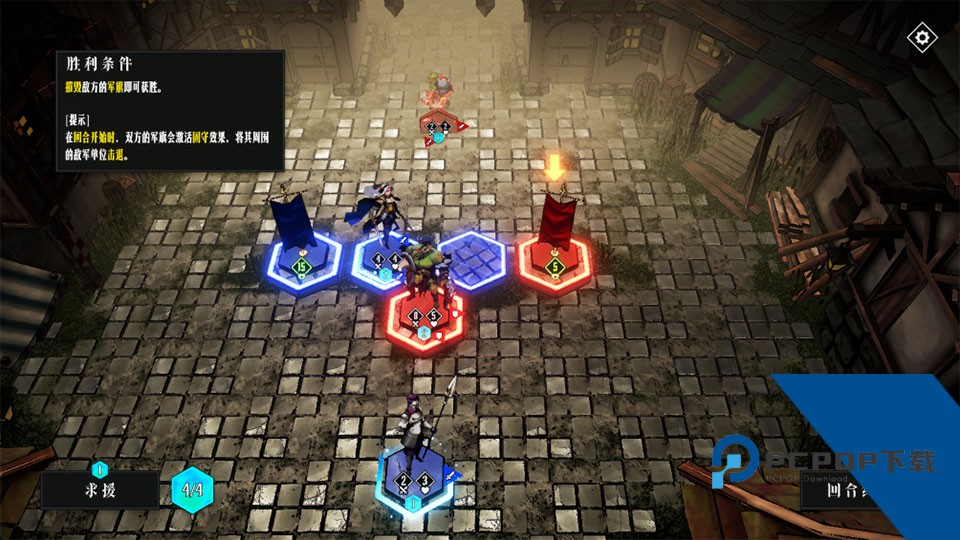The image size is (960, 540).
Task: Click the 求援 reinforcement button
Action: click(100, 490)
